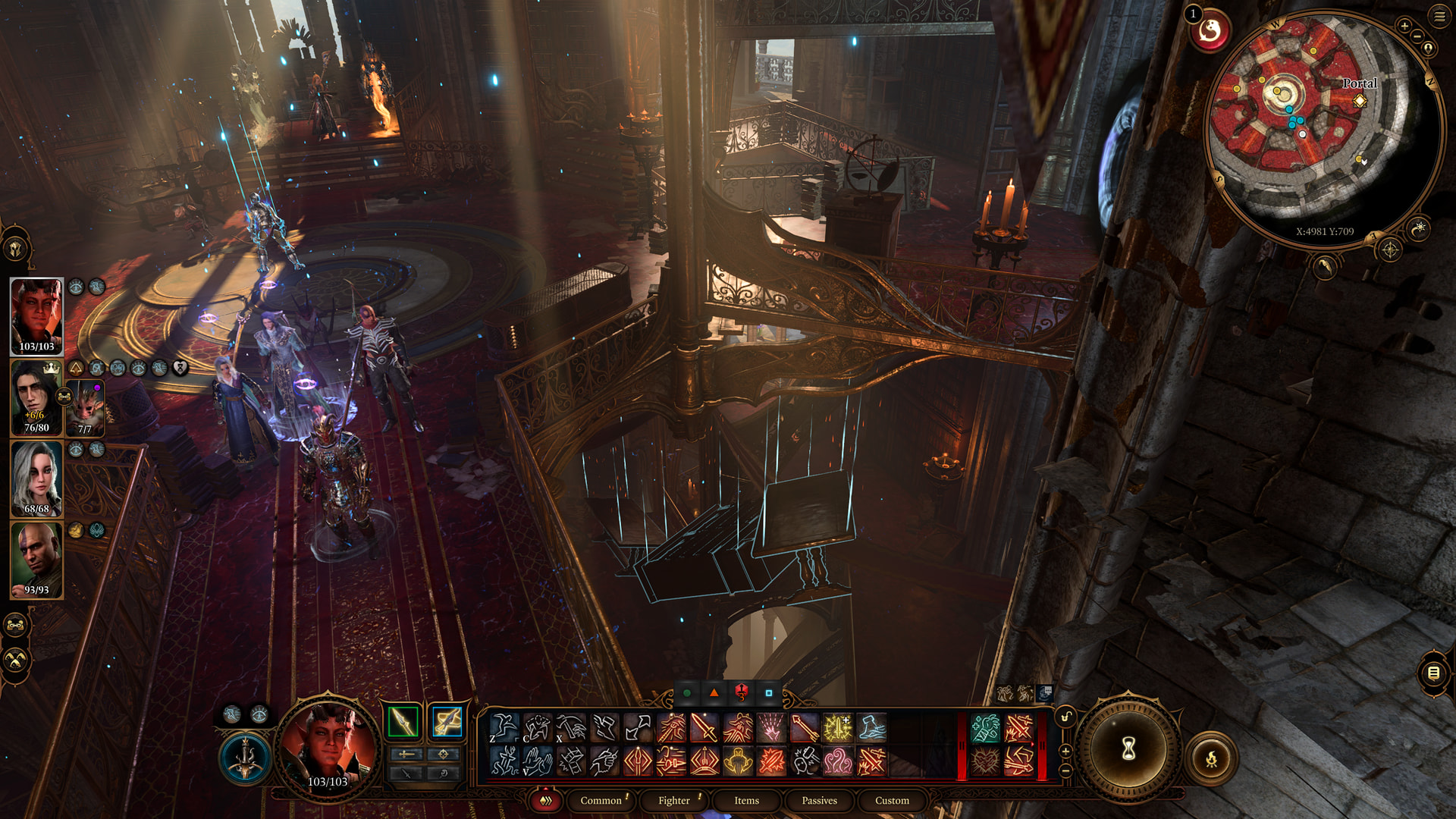The image size is (1456, 819).
Task: Switch to the Common hotbar tab
Action: tap(601, 801)
